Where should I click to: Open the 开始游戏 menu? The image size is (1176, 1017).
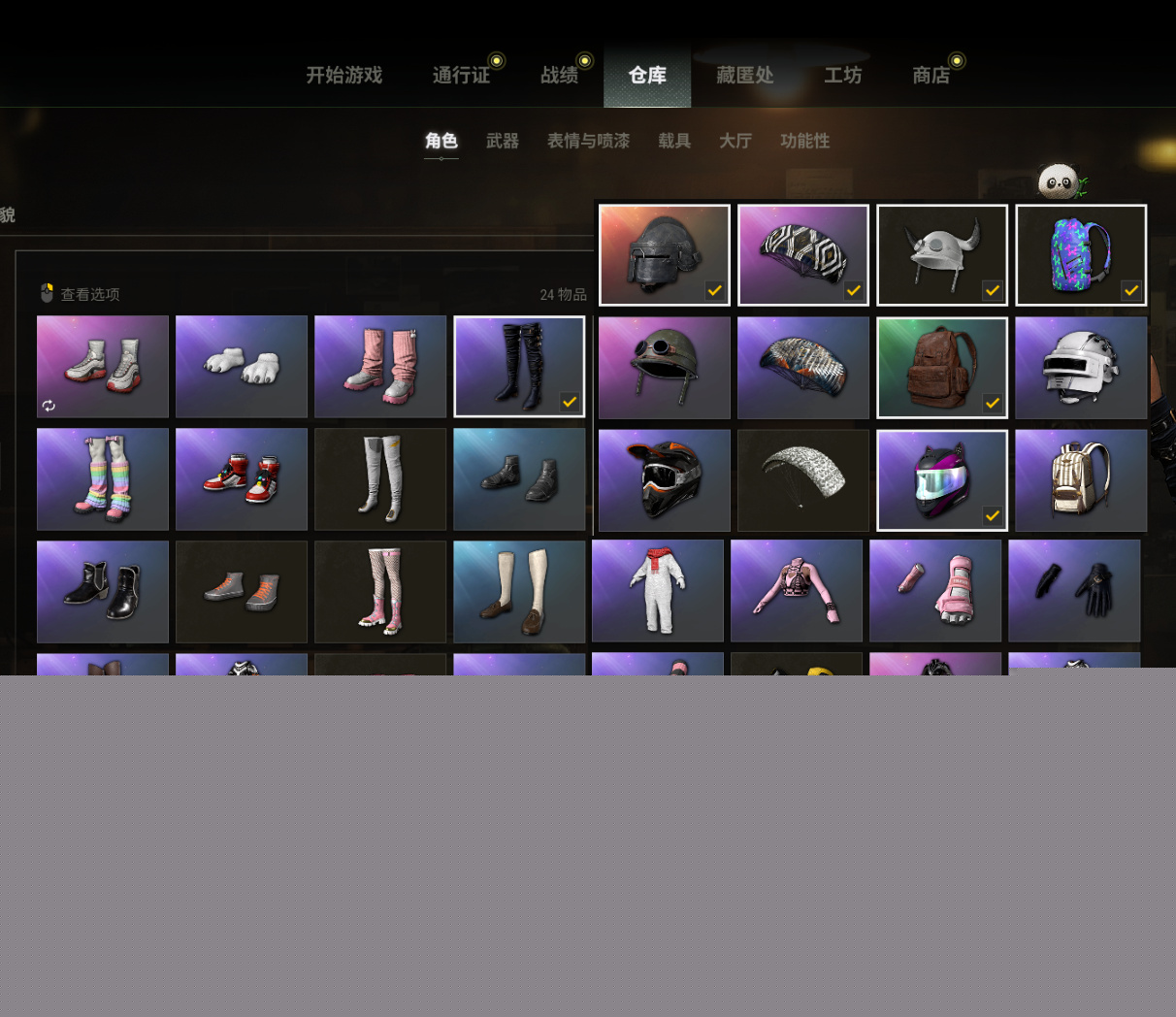point(344,76)
